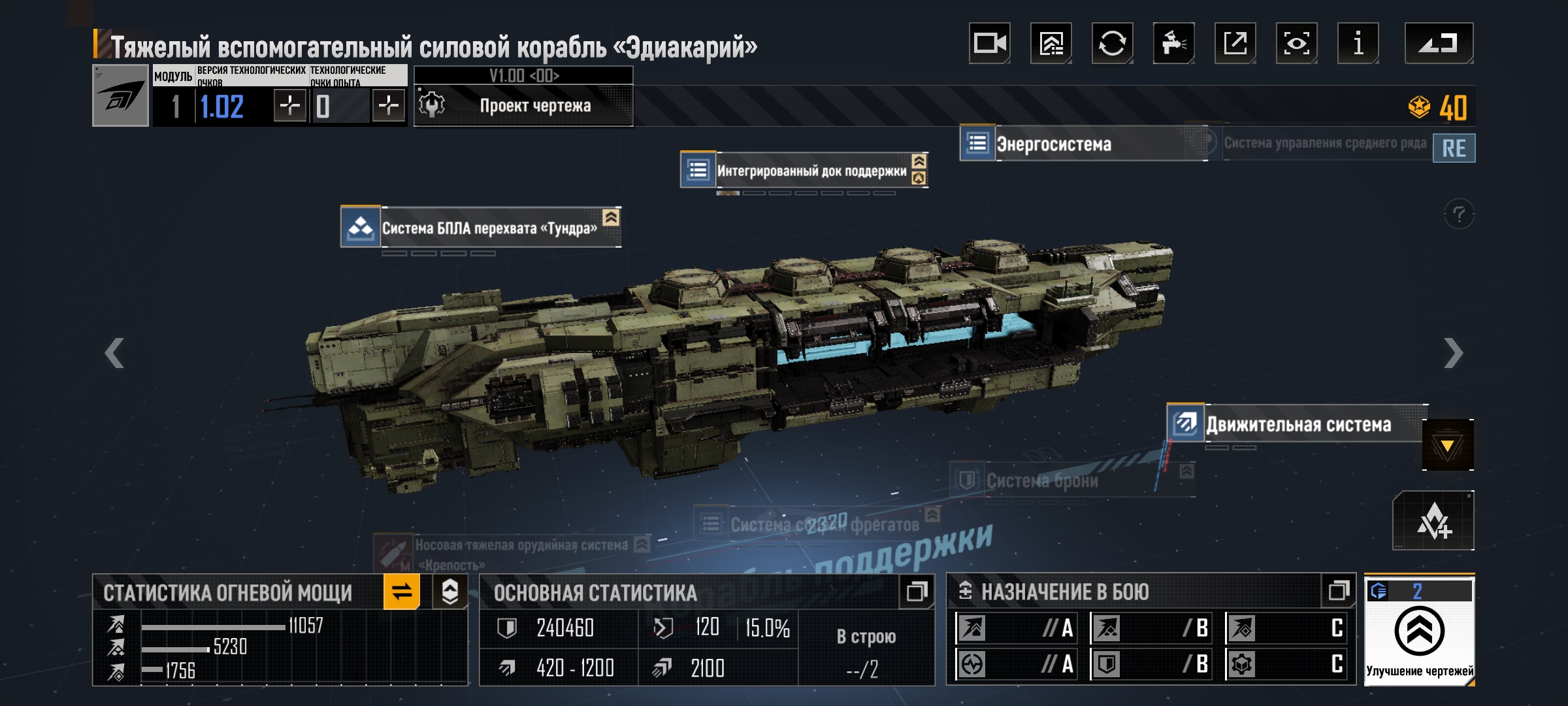Click the RE reset button
The width and height of the screenshot is (1568, 706).
[x=1454, y=148]
